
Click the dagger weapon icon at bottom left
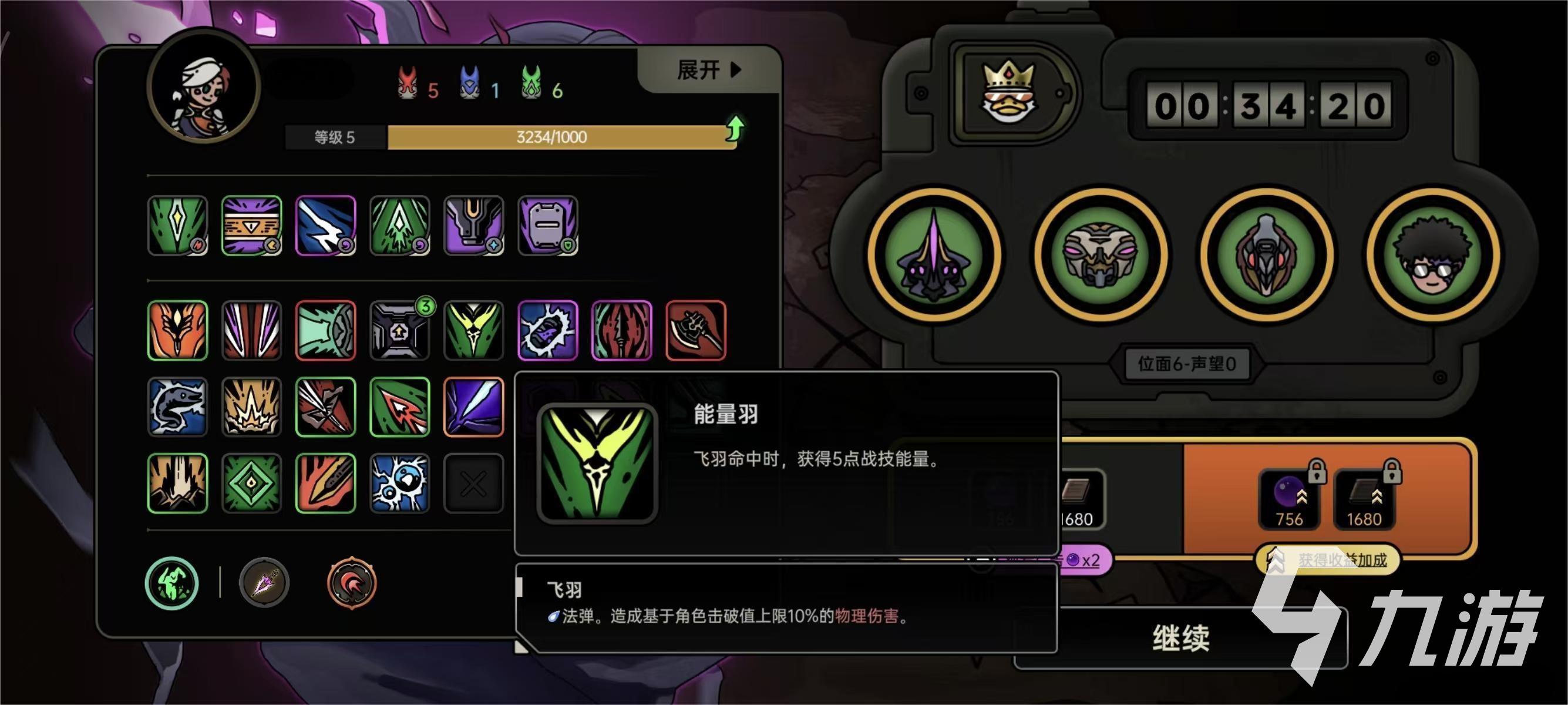tap(266, 583)
